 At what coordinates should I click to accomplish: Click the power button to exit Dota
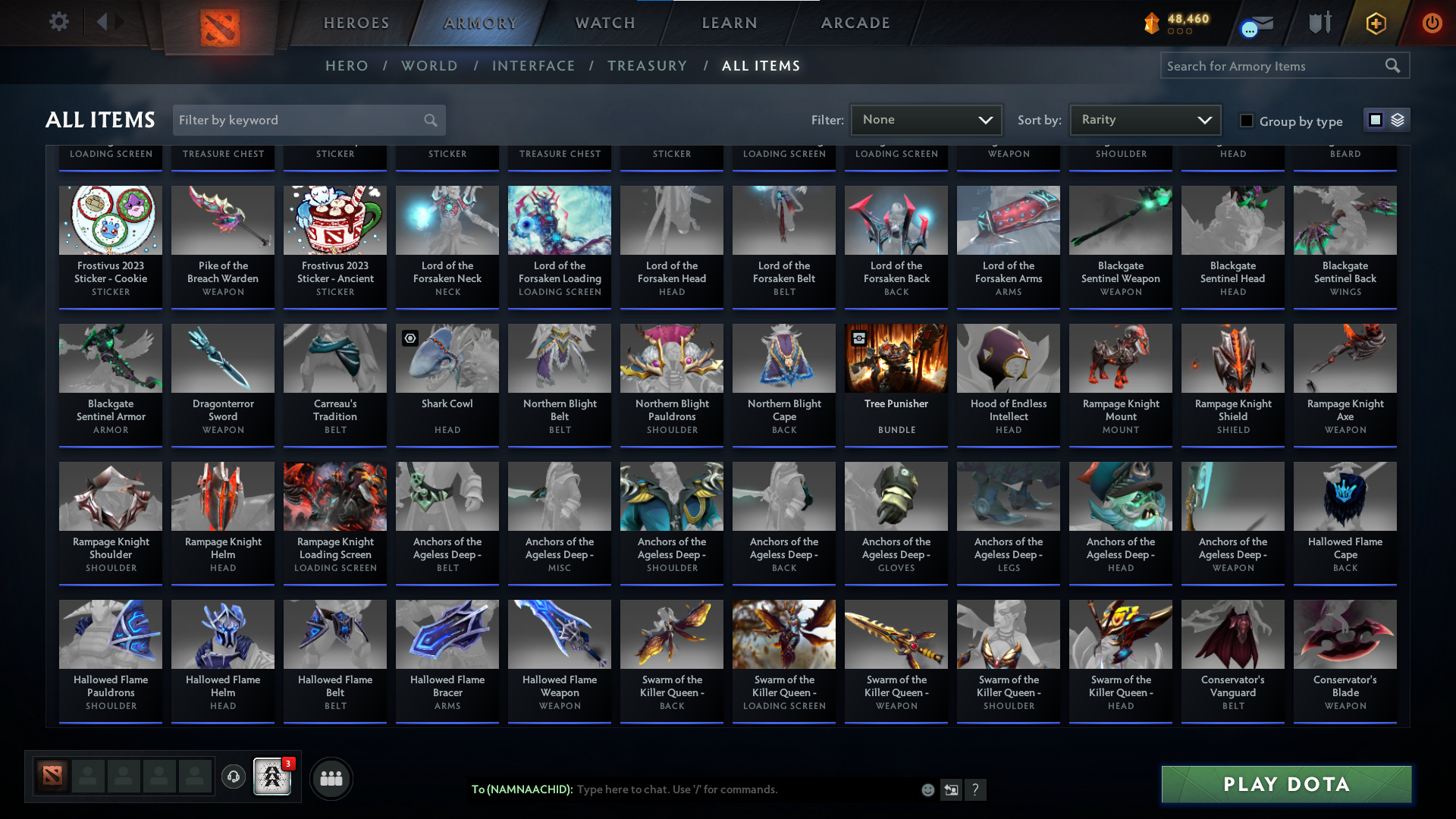1432,23
